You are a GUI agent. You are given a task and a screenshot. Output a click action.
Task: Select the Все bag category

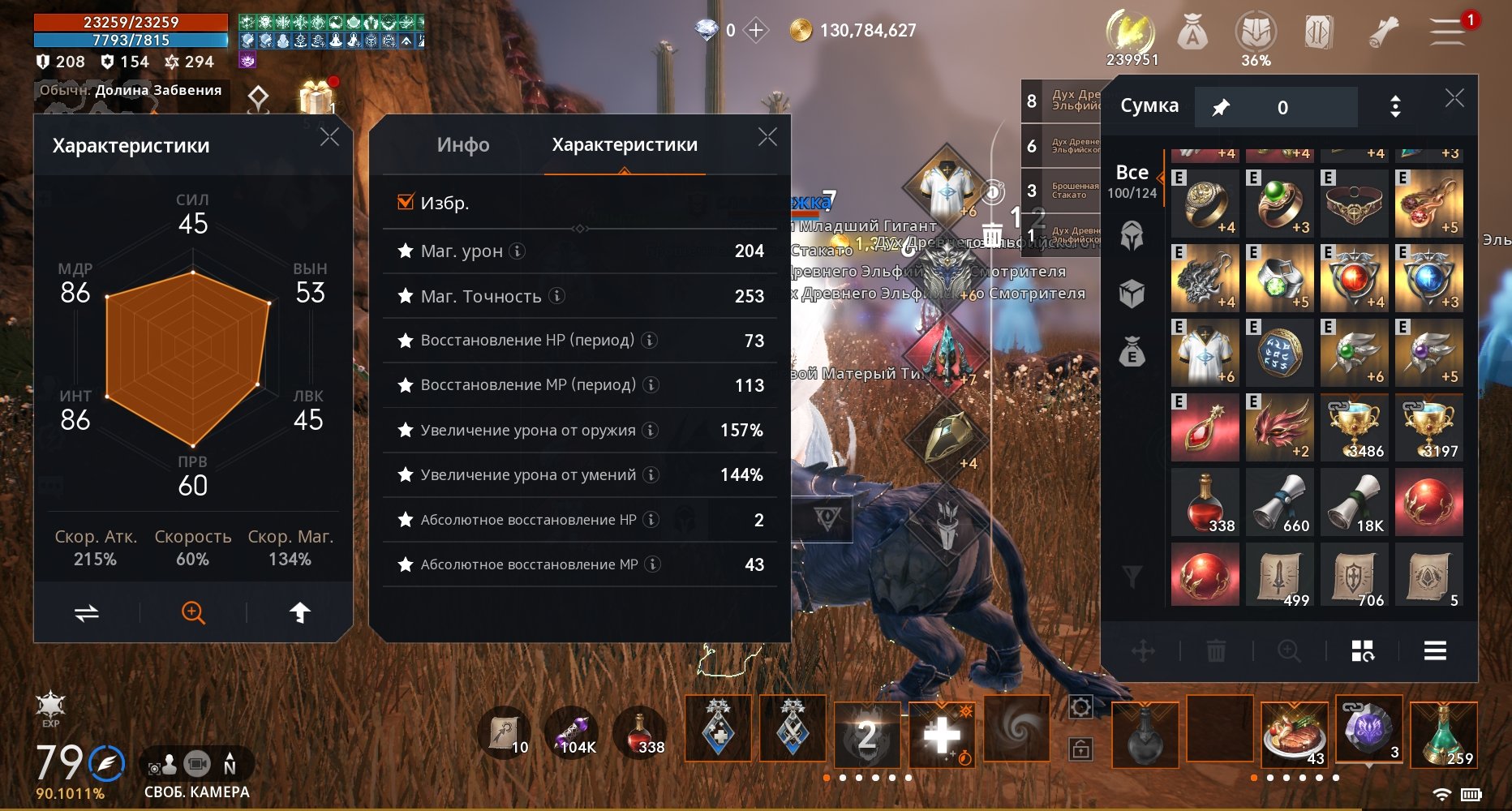tap(1132, 181)
